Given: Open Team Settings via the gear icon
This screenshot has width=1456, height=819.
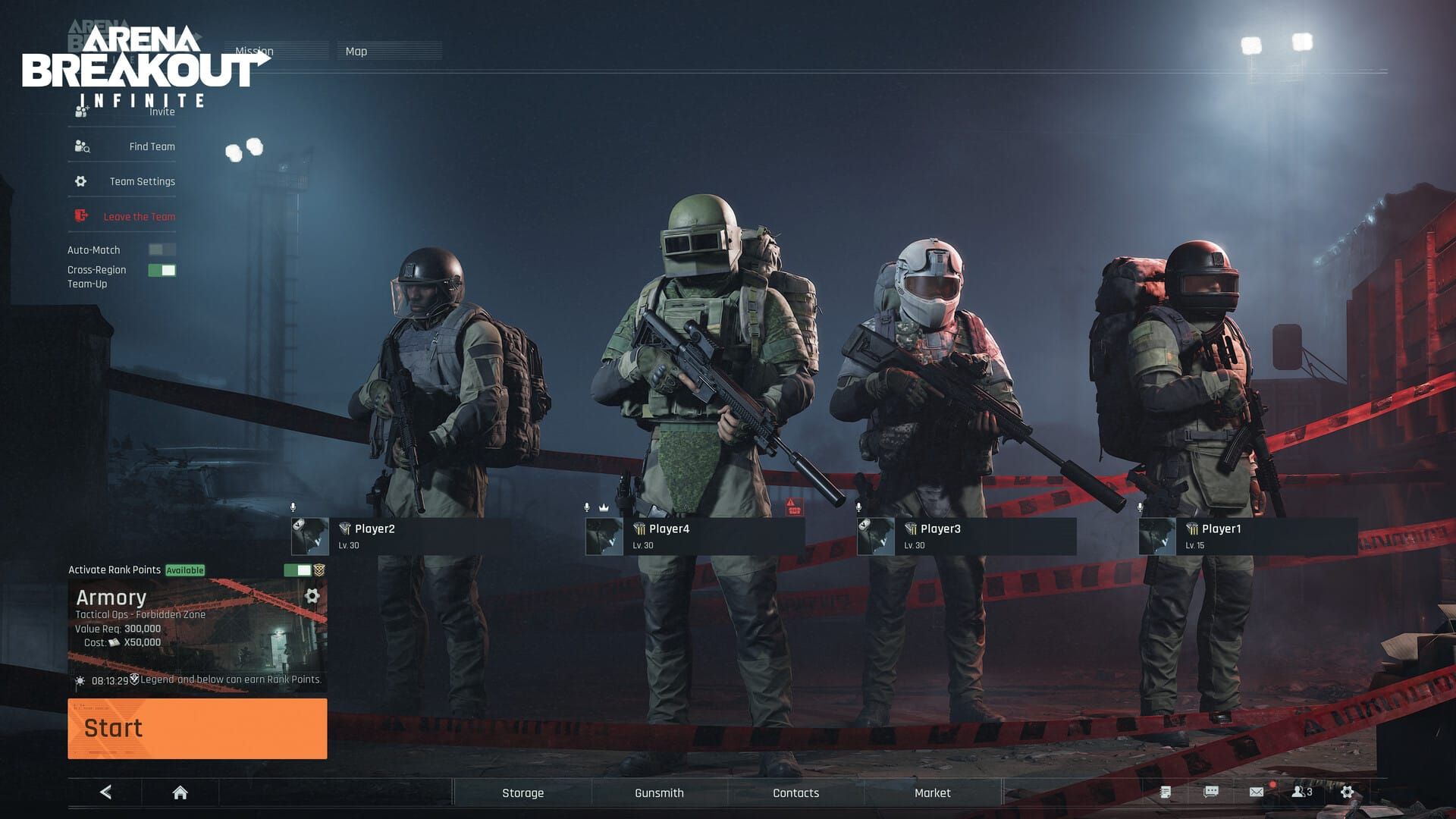Looking at the screenshot, I should tap(80, 180).
